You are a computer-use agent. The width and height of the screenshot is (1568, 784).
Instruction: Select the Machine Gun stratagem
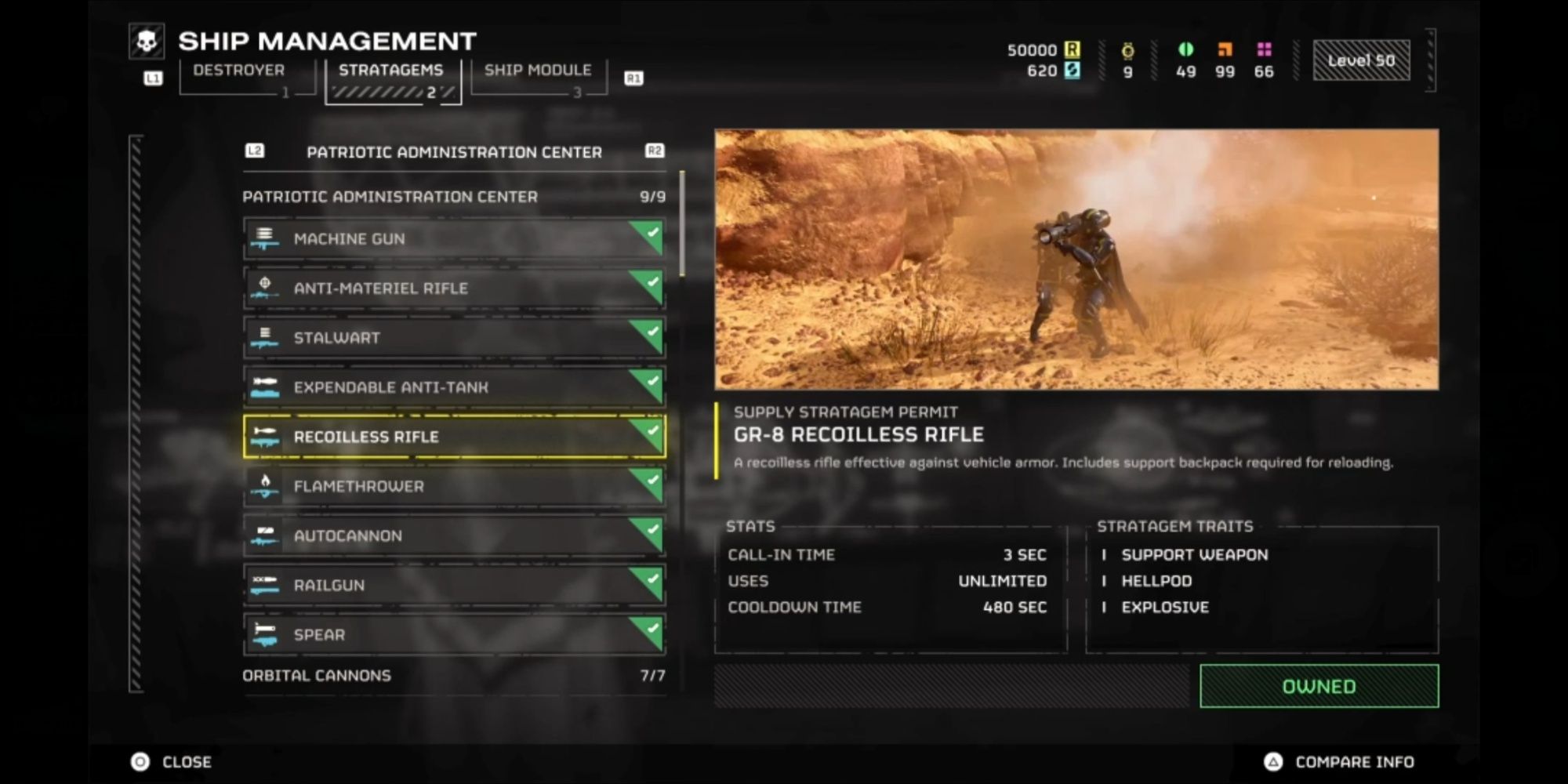[454, 239]
